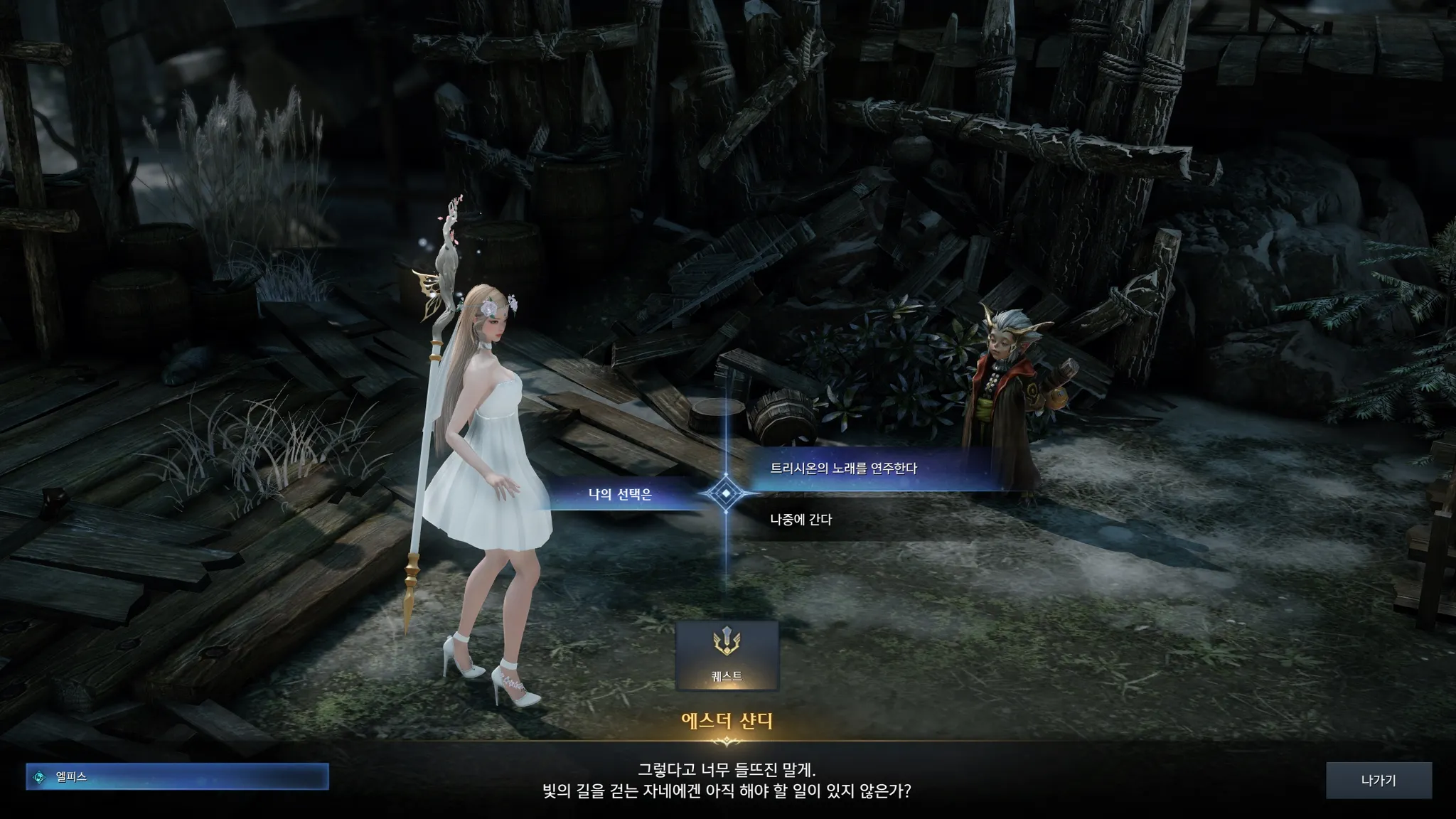Select the "나중에 간다" reply
The image size is (1456, 819).
801,520
